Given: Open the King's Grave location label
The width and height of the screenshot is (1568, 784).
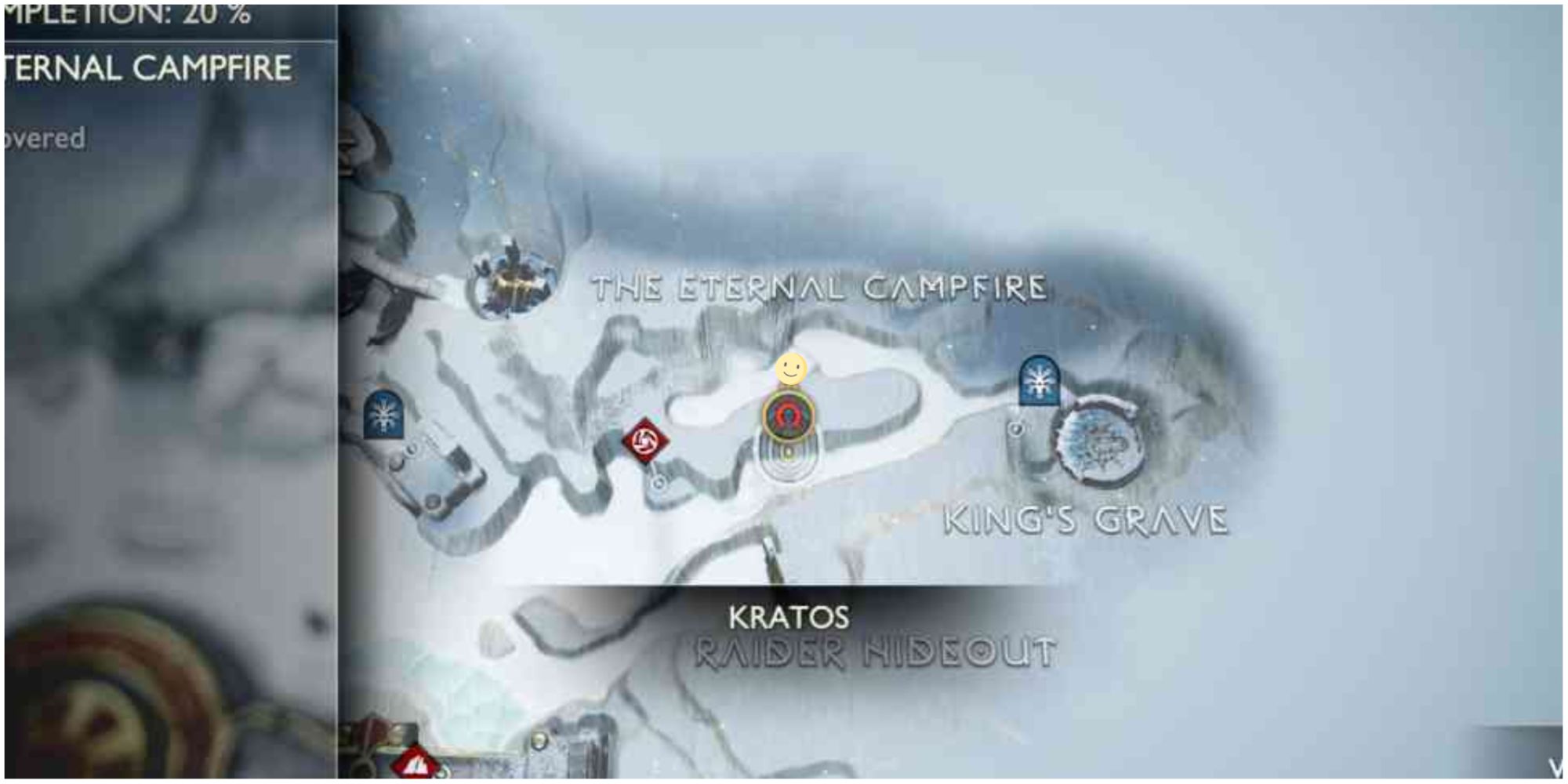Looking at the screenshot, I should coord(1087,520).
